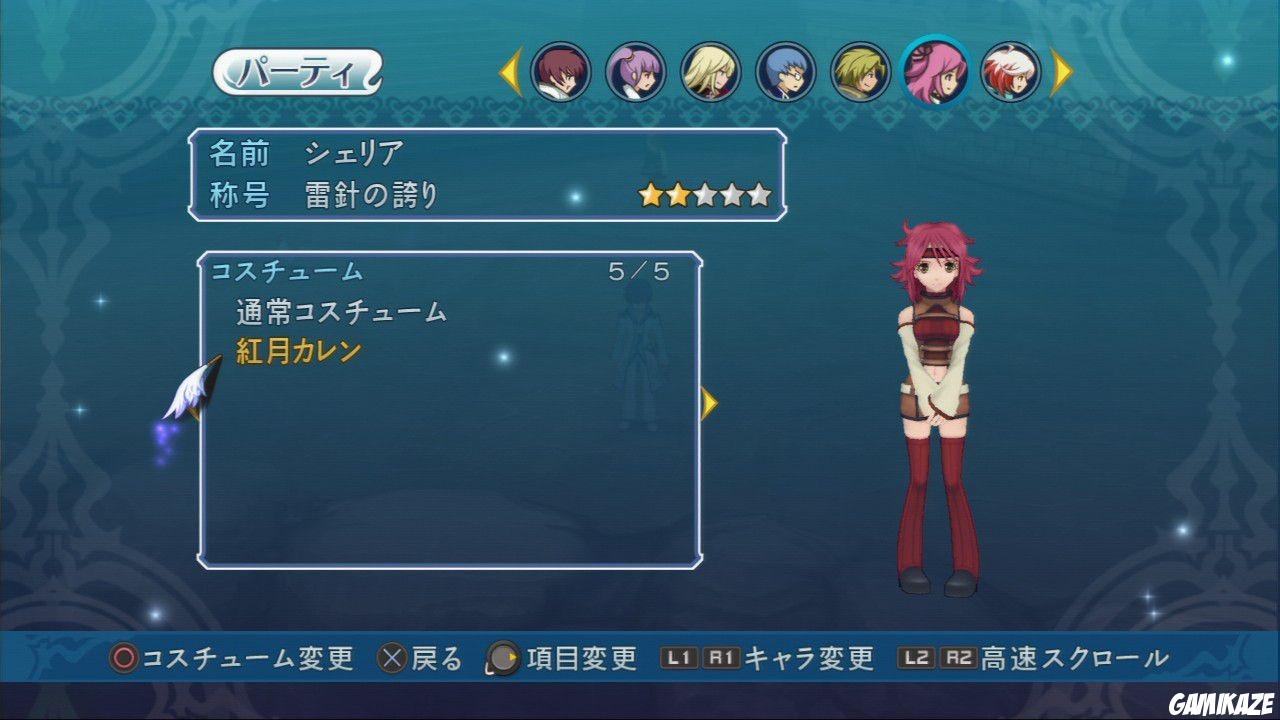Viewport: 1280px width, 720px height.
Task: Click the left chevron beside the portraits
Action: pos(510,72)
